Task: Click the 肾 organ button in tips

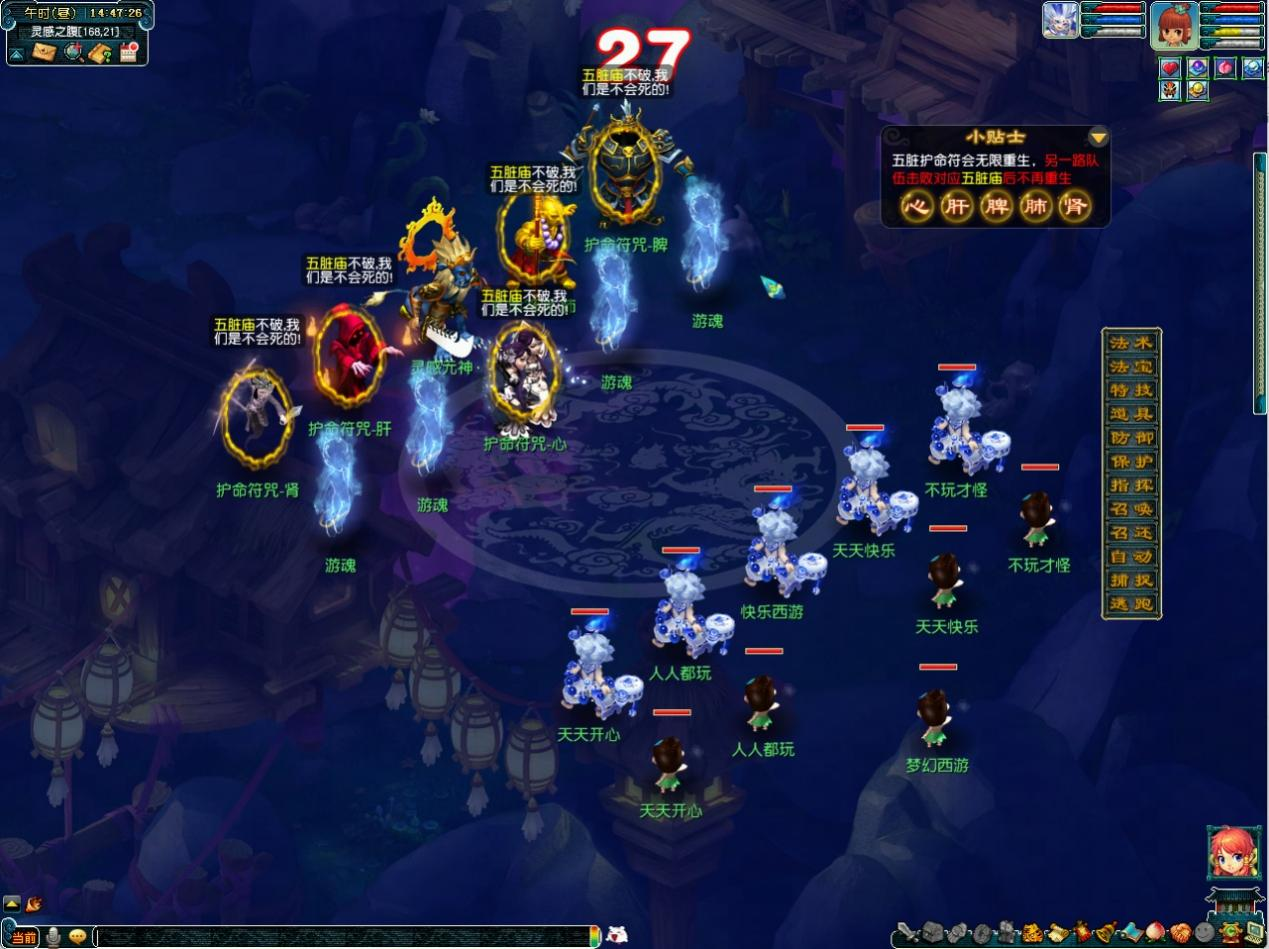Action: click(x=1075, y=207)
